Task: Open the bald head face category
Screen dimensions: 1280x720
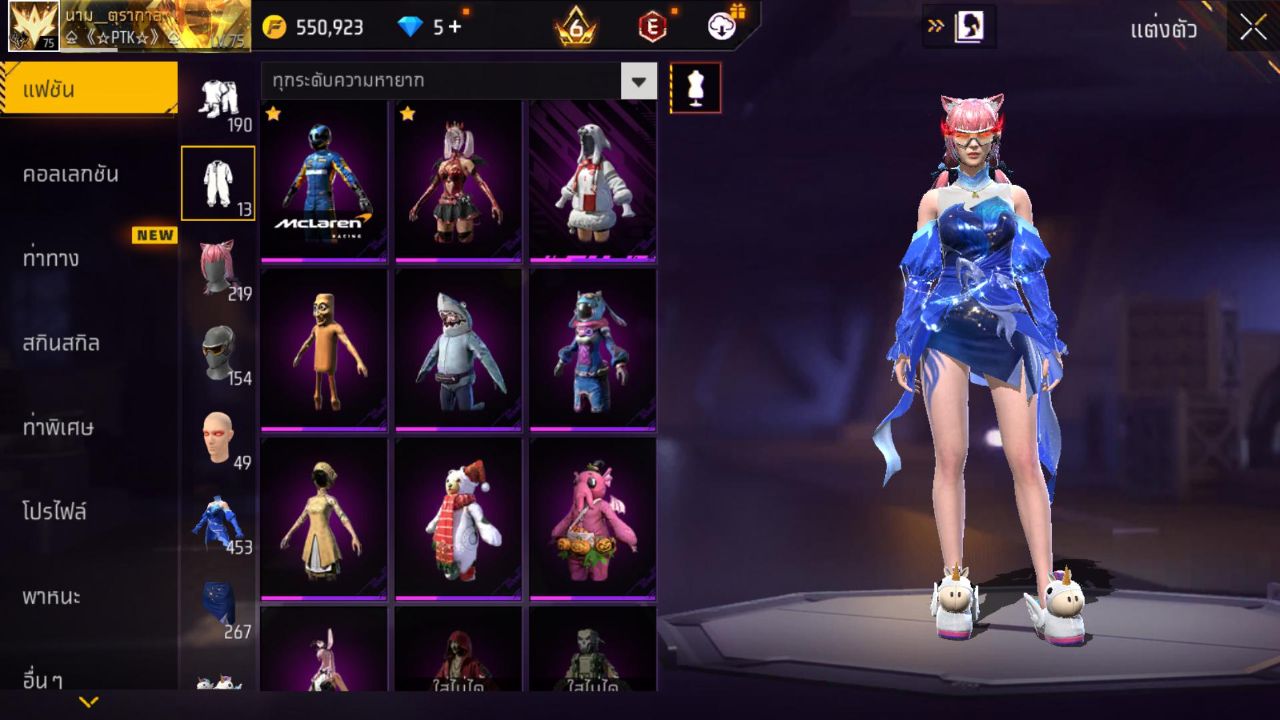Action: pyautogui.click(x=218, y=437)
